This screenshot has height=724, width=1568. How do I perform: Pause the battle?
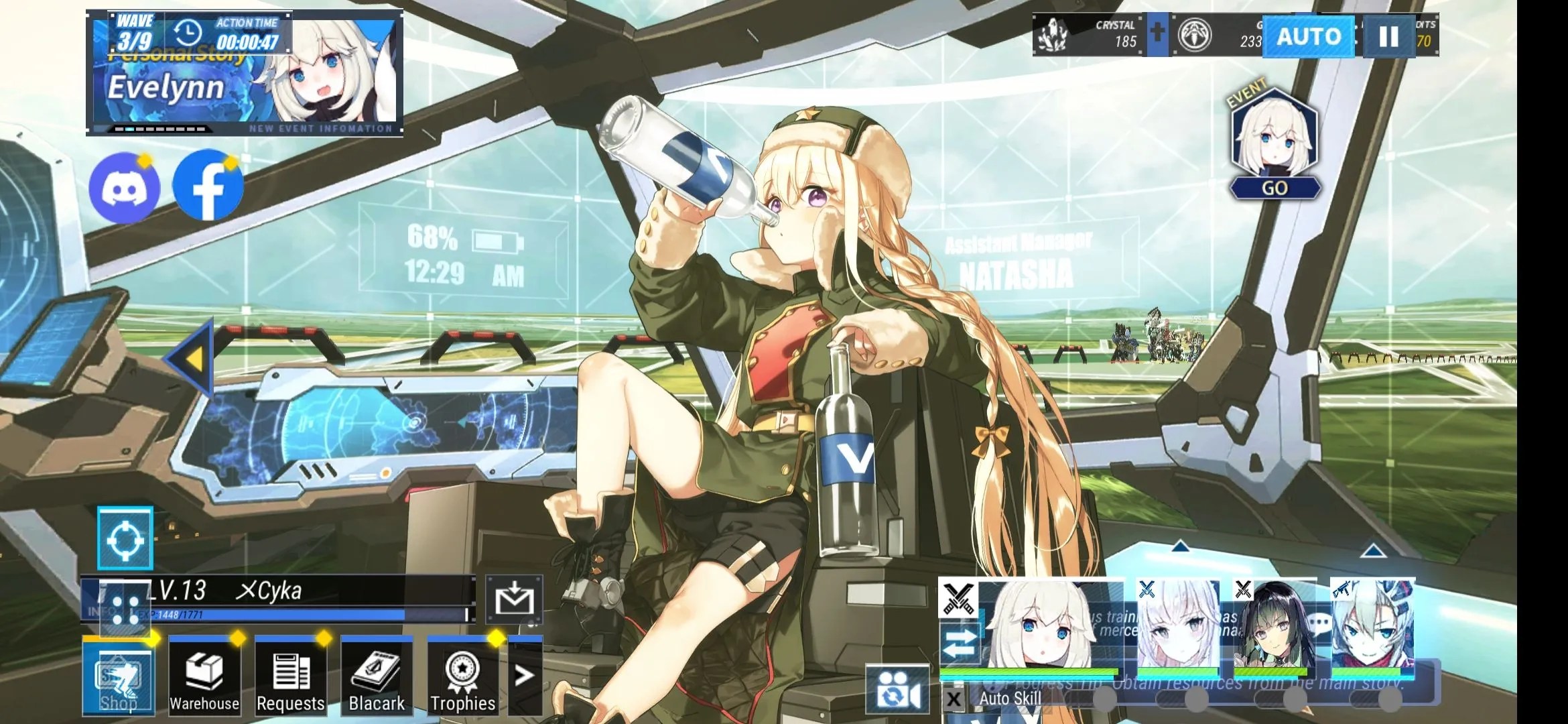[x=1388, y=36]
